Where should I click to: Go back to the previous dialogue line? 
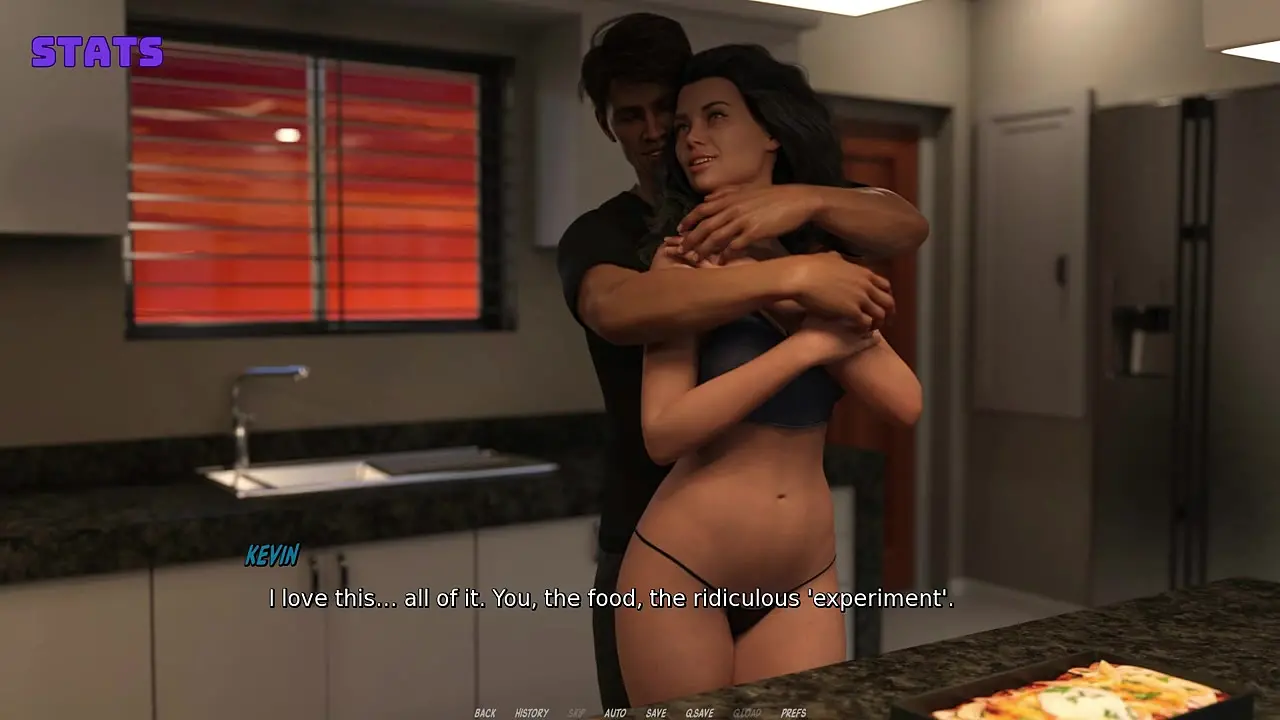click(x=485, y=713)
